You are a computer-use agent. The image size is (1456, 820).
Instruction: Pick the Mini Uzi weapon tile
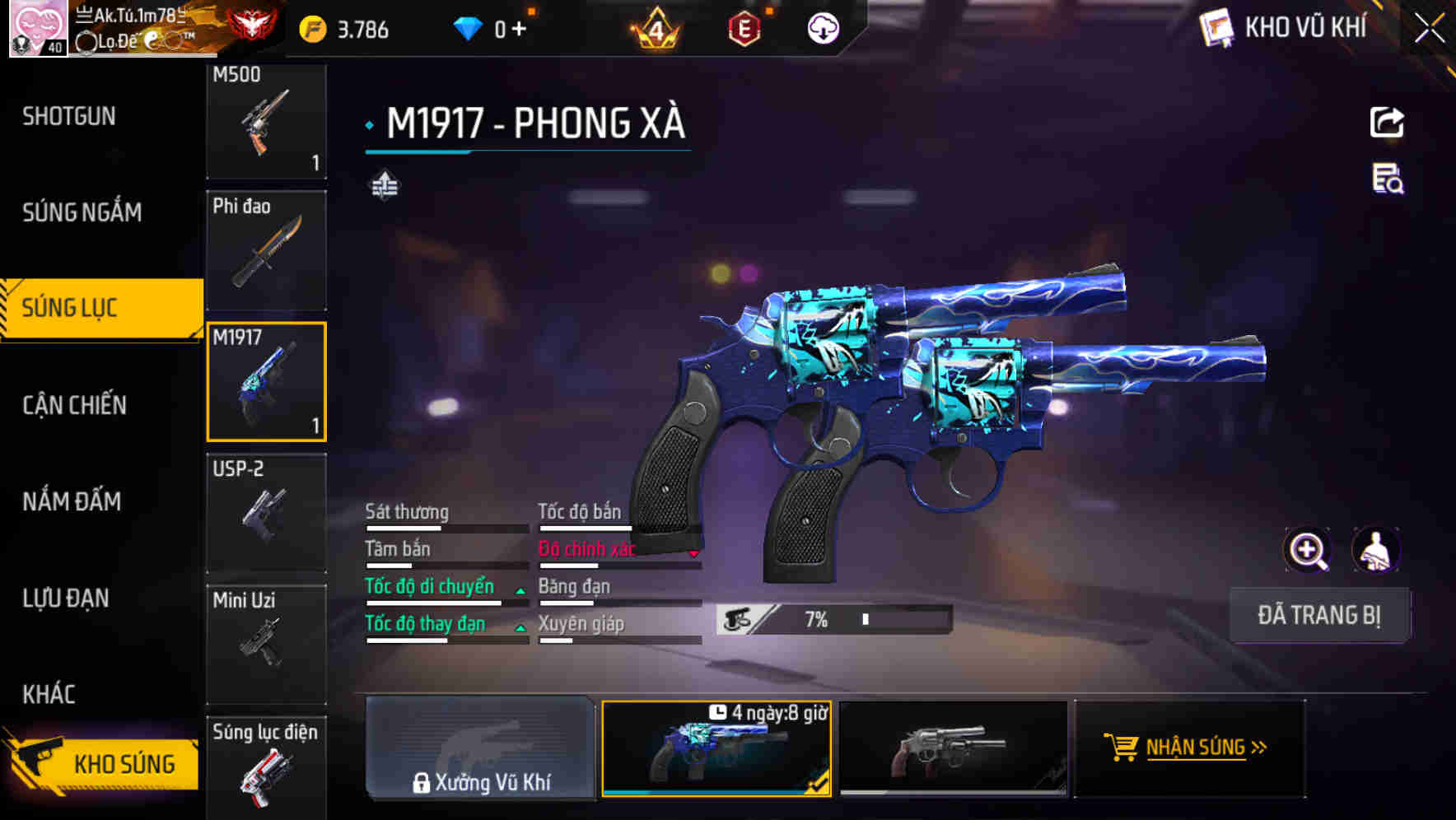coord(266,643)
